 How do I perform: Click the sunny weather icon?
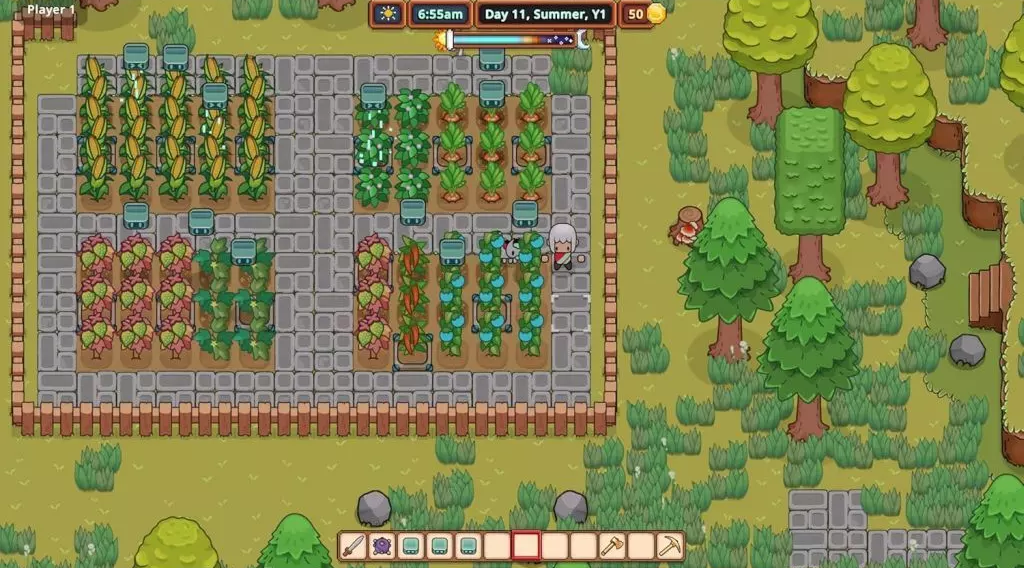pyautogui.click(x=387, y=14)
